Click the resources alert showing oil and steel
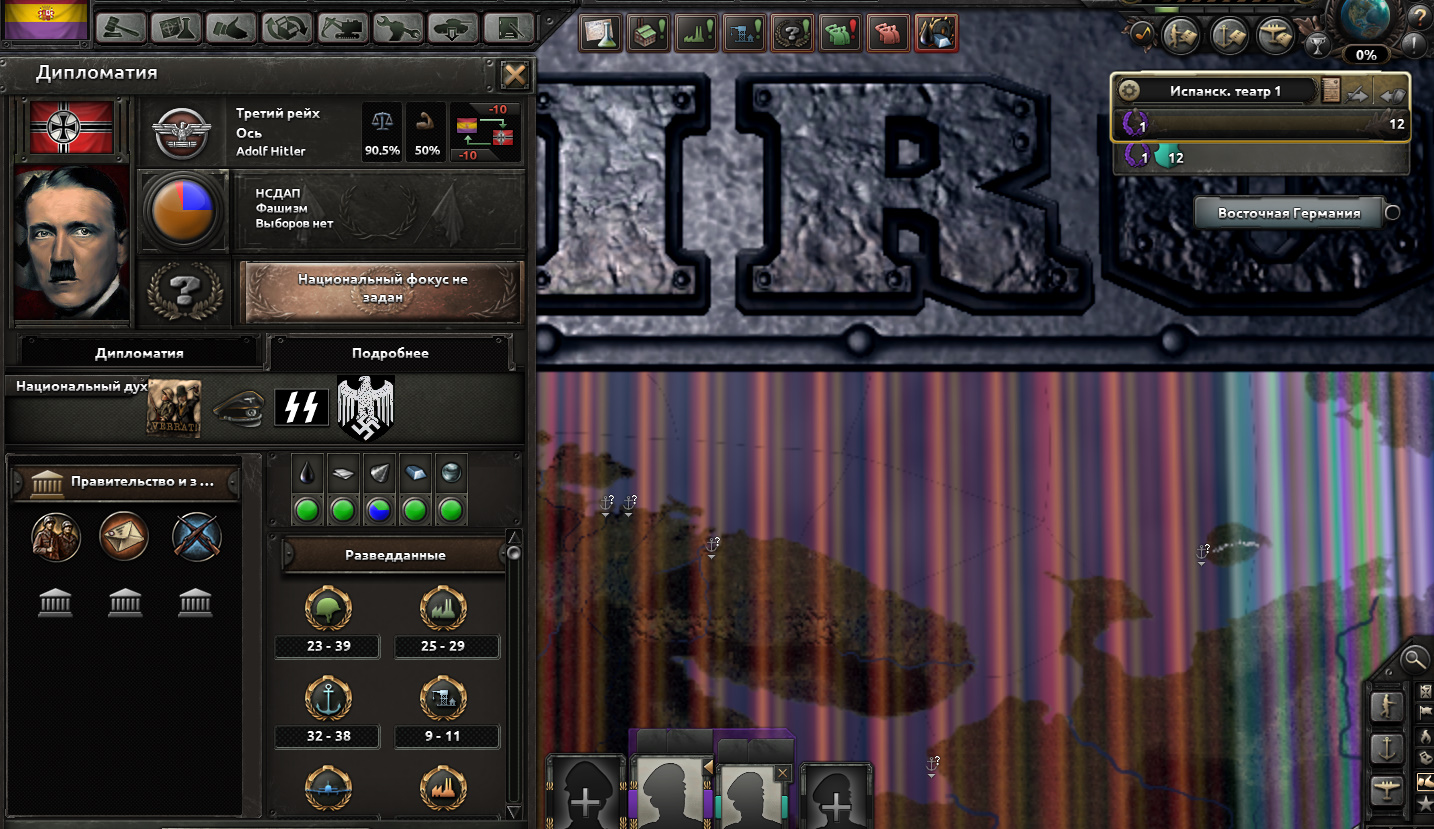Screen dimensions: 1434x829 (x=936, y=31)
